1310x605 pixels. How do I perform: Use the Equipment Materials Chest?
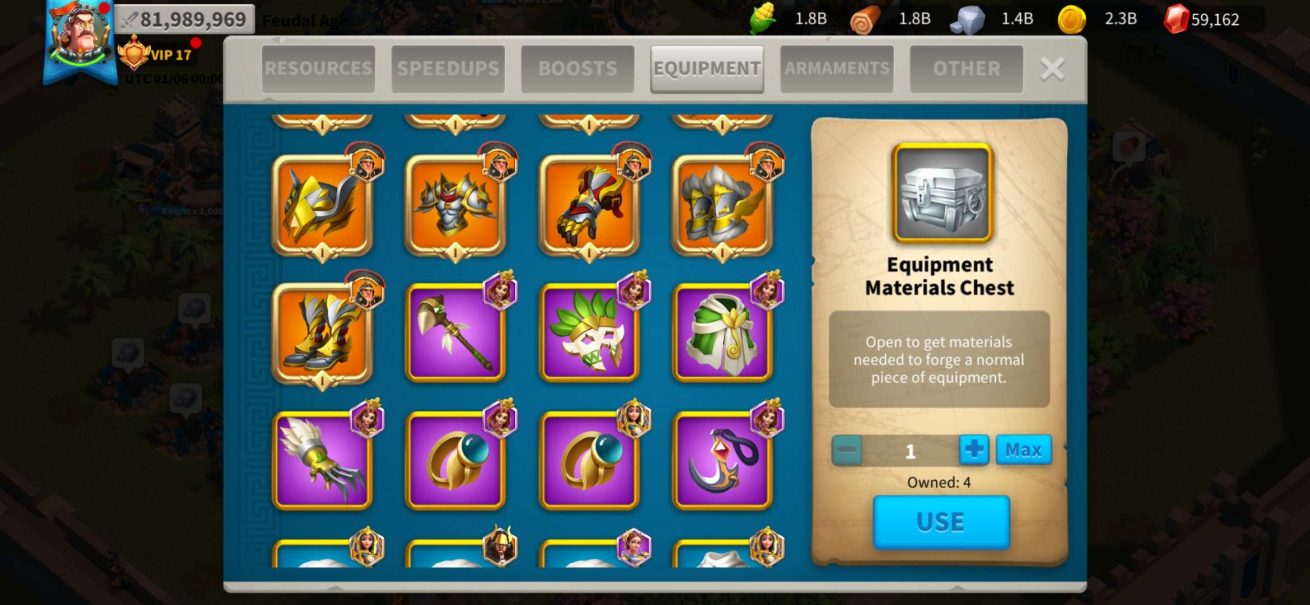[x=941, y=522]
